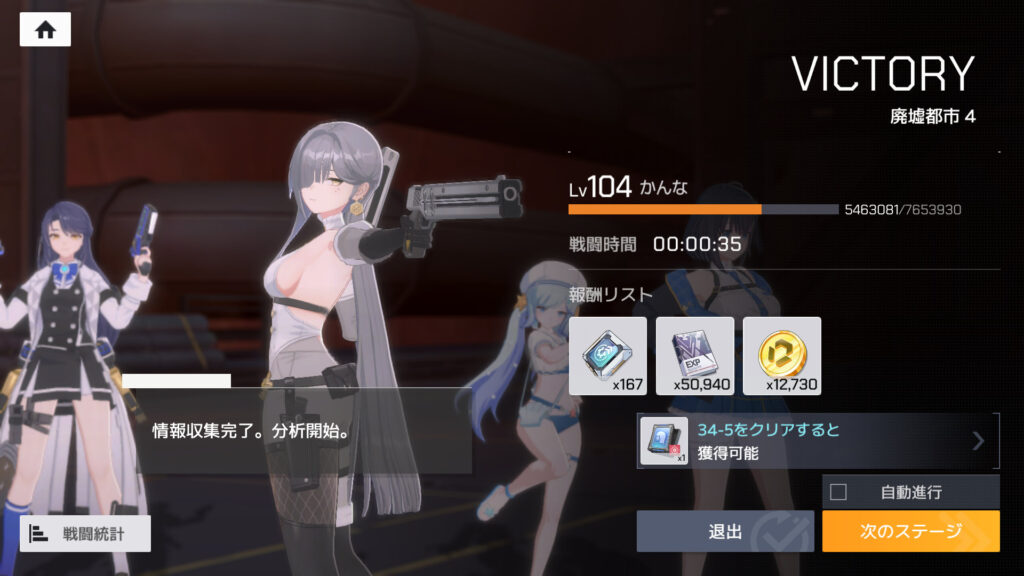
Task: Open the 戦闘統計 battle statistics
Action: 85,534
